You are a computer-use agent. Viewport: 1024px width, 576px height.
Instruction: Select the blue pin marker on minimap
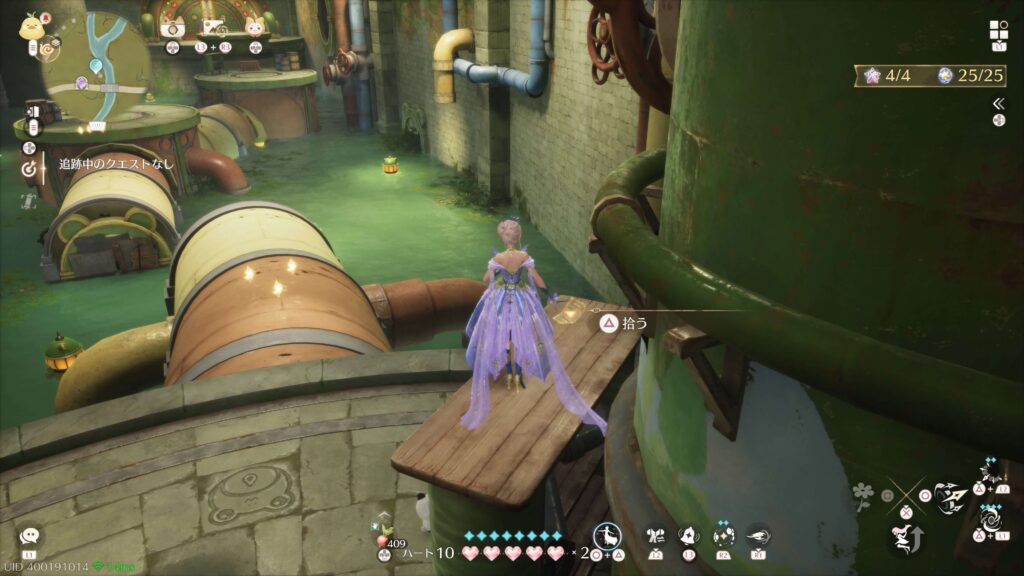click(x=96, y=66)
